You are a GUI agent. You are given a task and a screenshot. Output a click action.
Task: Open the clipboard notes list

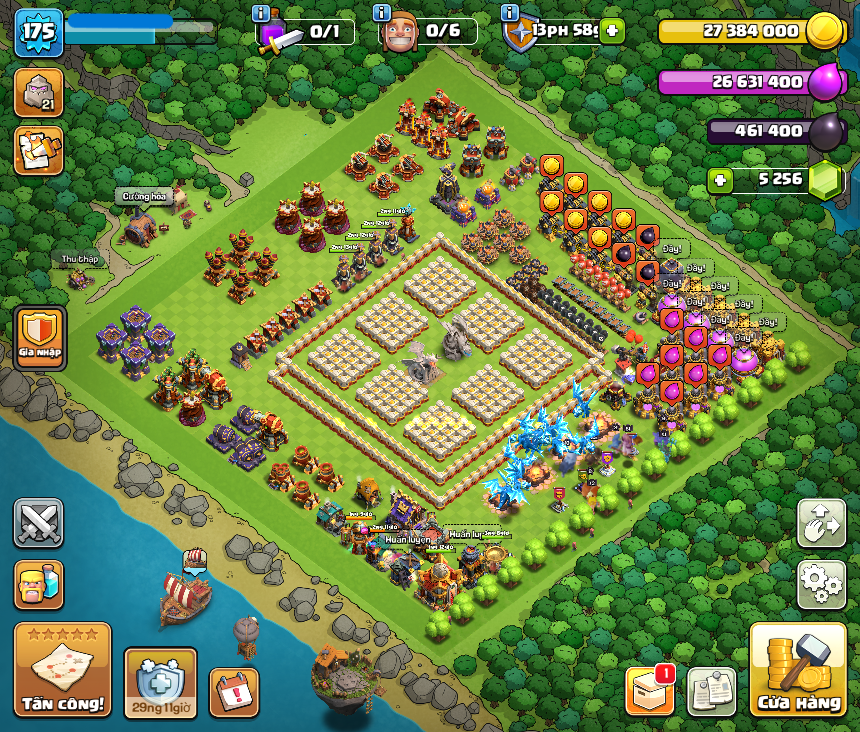pyautogui.click(x=711, y=691)
